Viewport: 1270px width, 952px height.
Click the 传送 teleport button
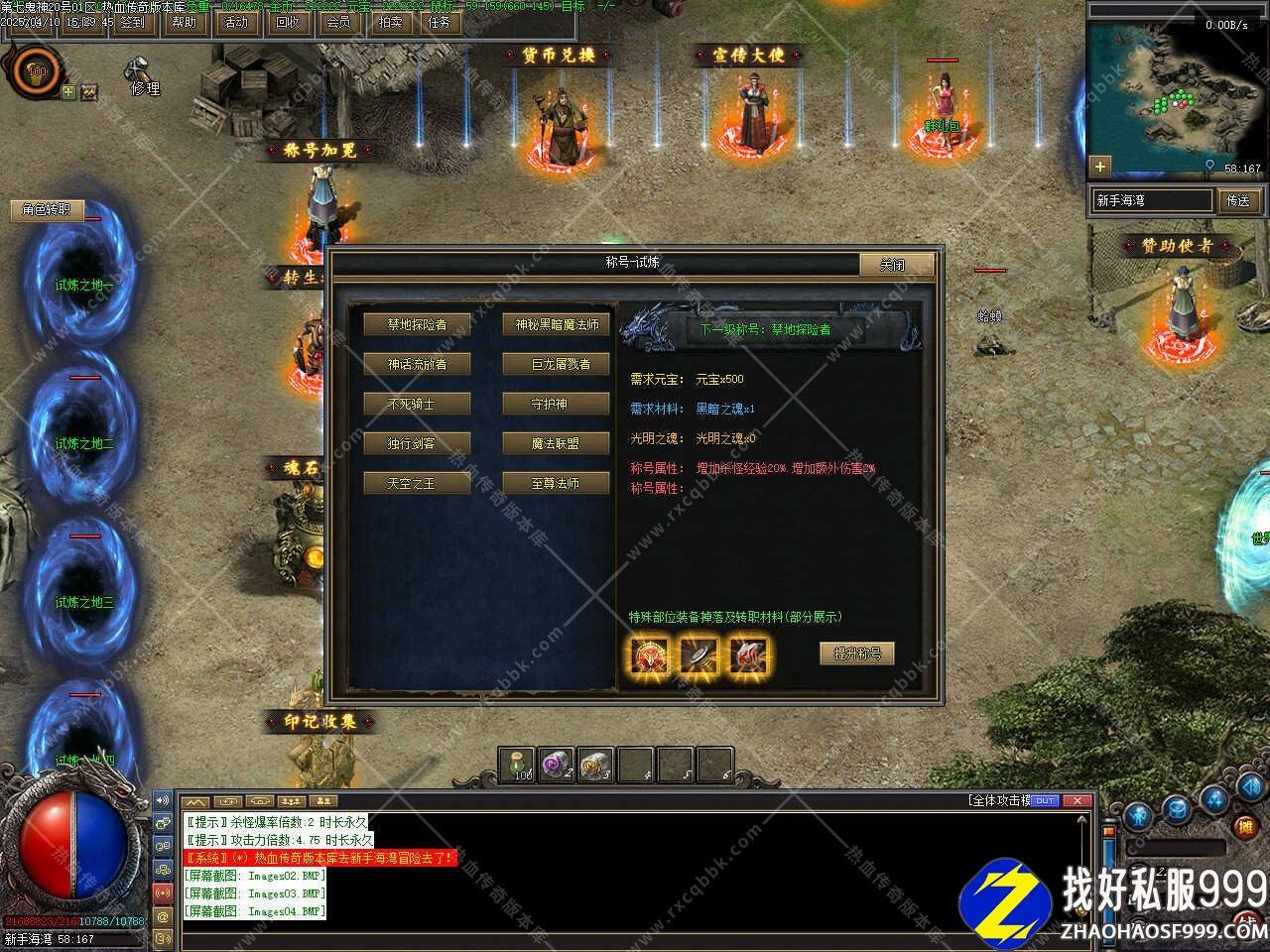(1238, 200)
